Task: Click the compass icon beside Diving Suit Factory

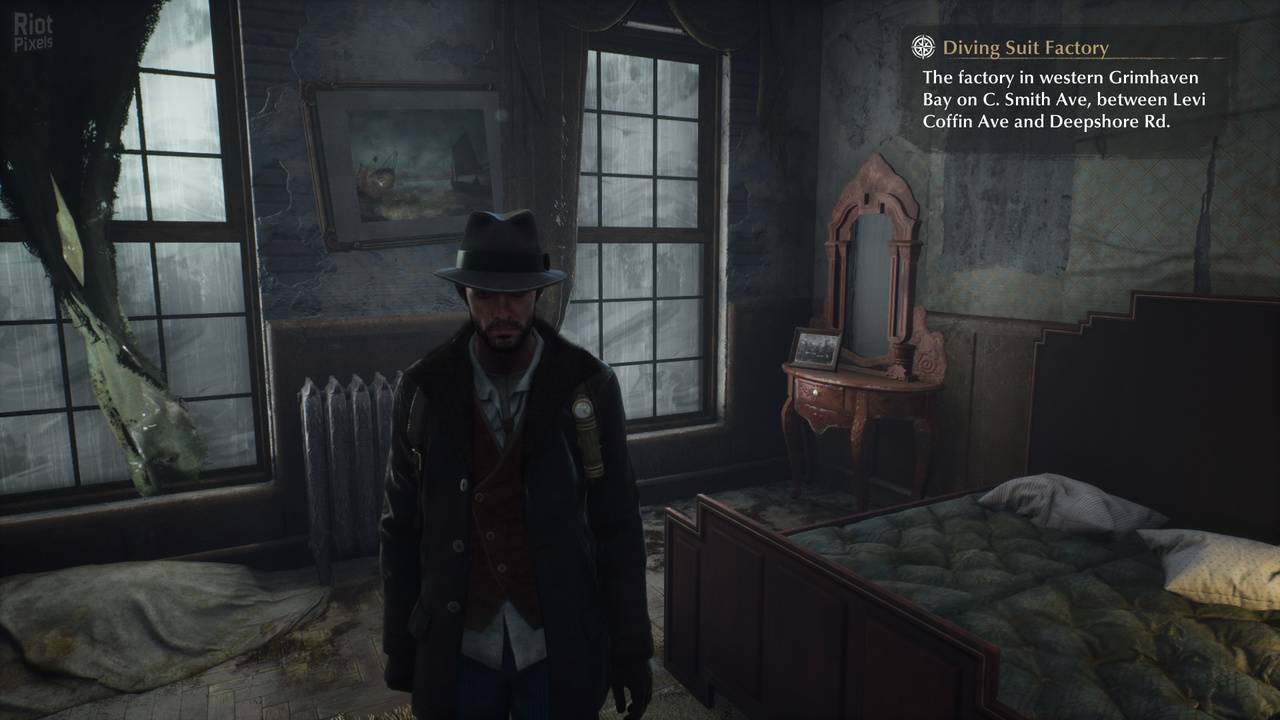Action: click(x=924, y=47)
